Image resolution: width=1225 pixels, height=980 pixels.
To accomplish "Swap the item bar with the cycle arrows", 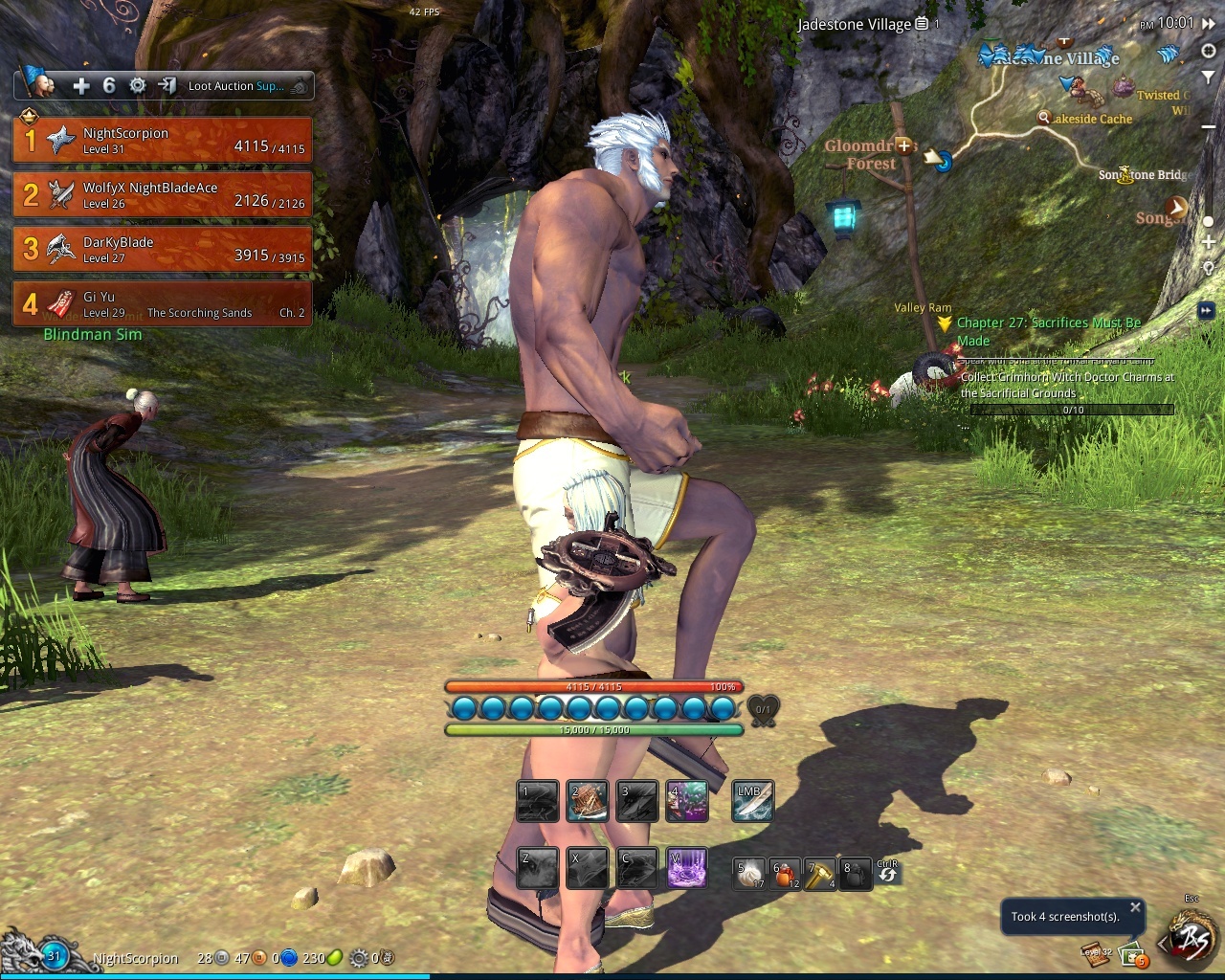I will (x=887, y=872).
